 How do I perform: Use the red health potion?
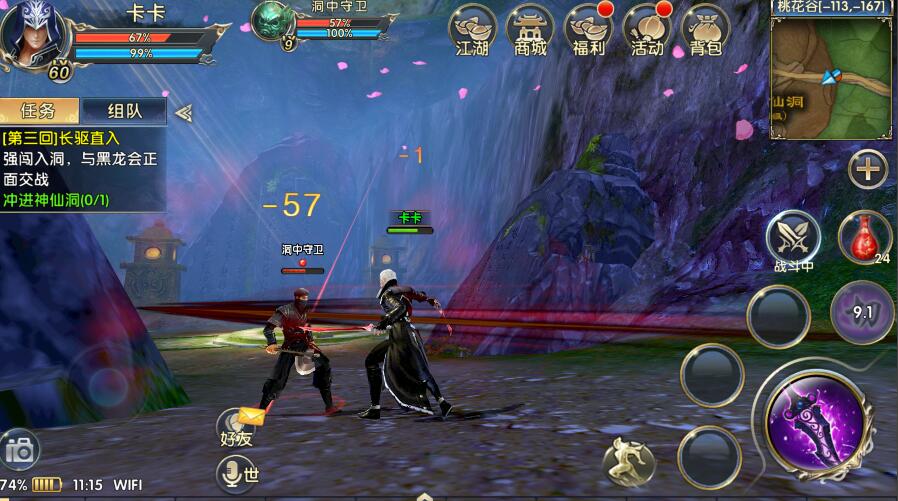click(x=863, y=237)
